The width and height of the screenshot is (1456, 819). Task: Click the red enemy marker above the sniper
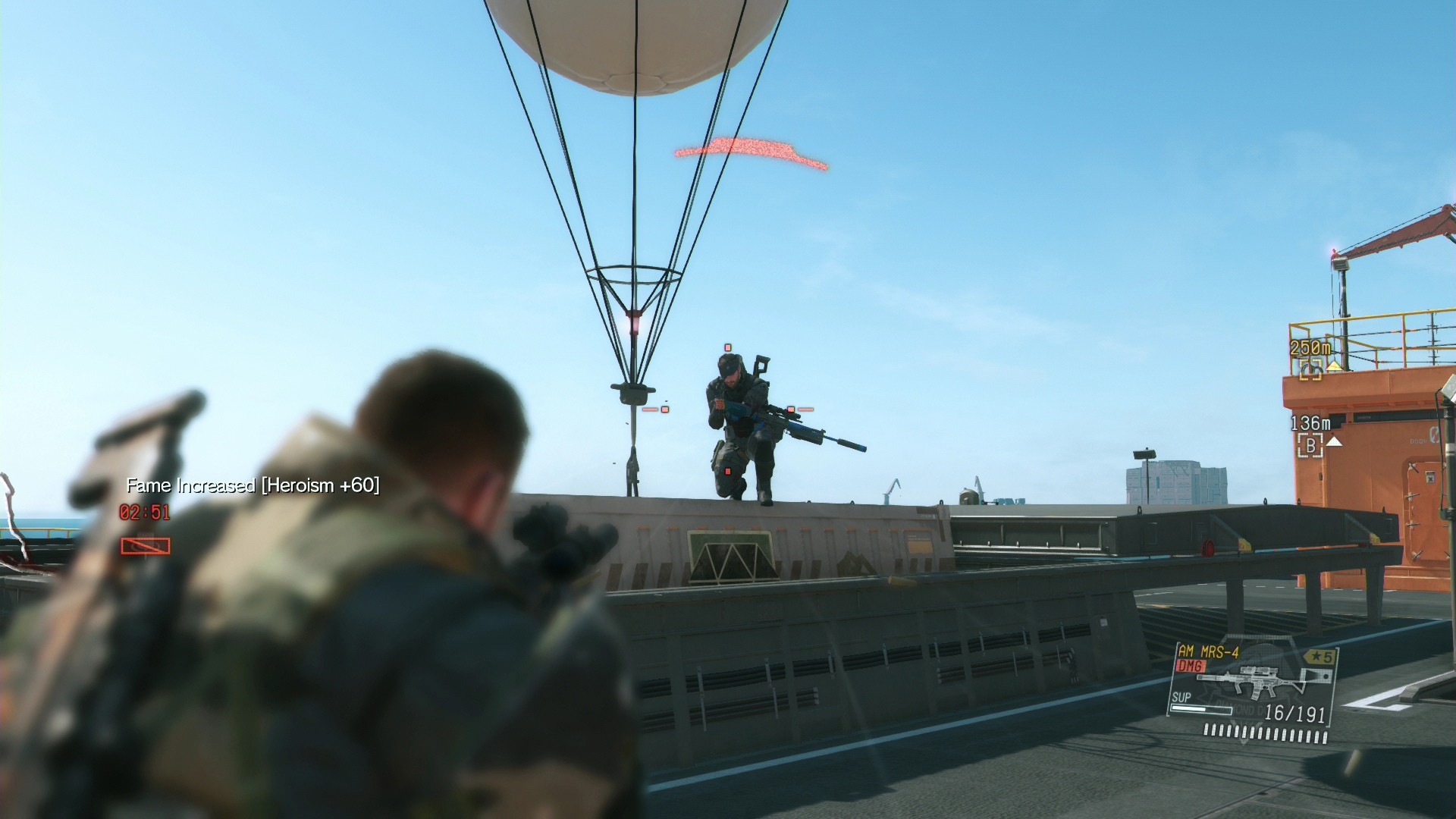tap(727, 347)
